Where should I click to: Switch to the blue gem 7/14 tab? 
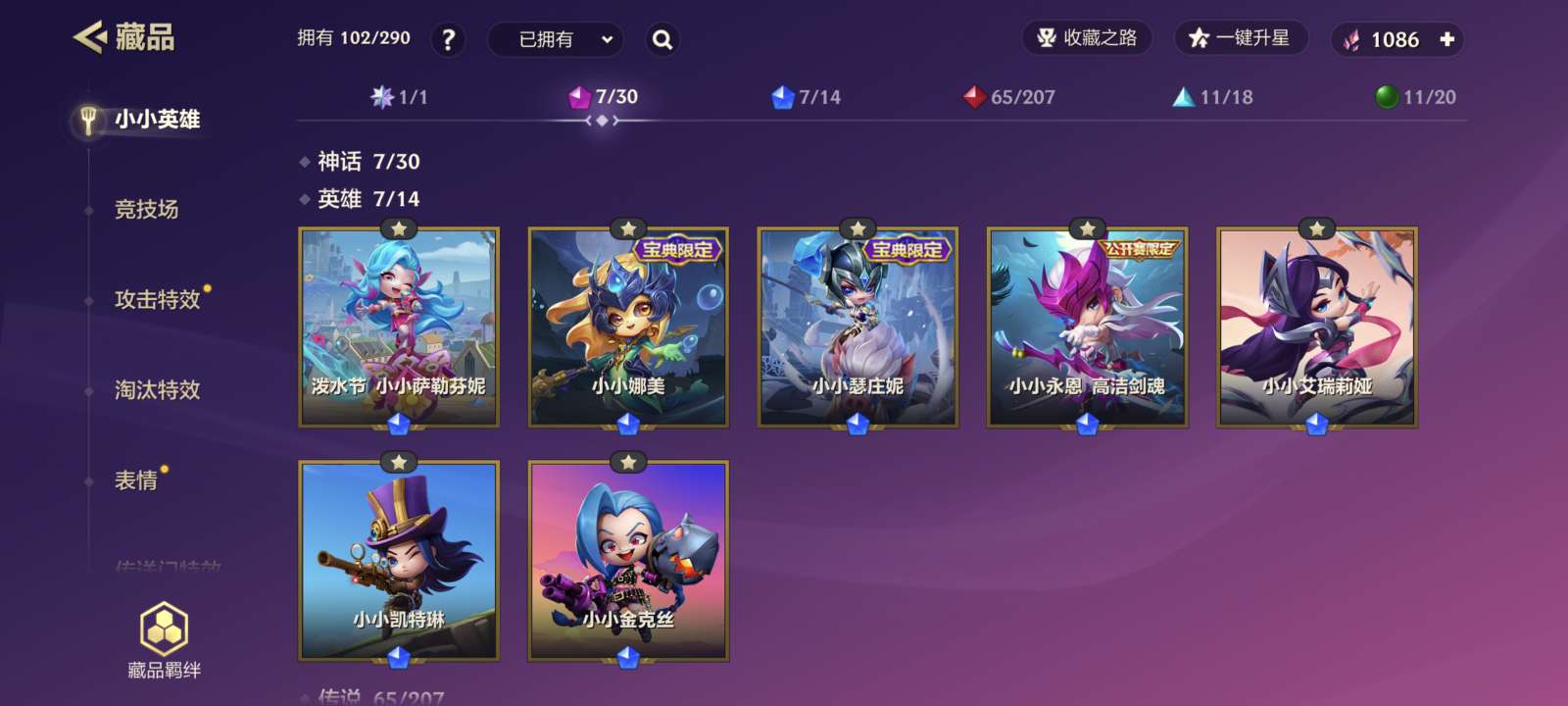coord(807,97)
